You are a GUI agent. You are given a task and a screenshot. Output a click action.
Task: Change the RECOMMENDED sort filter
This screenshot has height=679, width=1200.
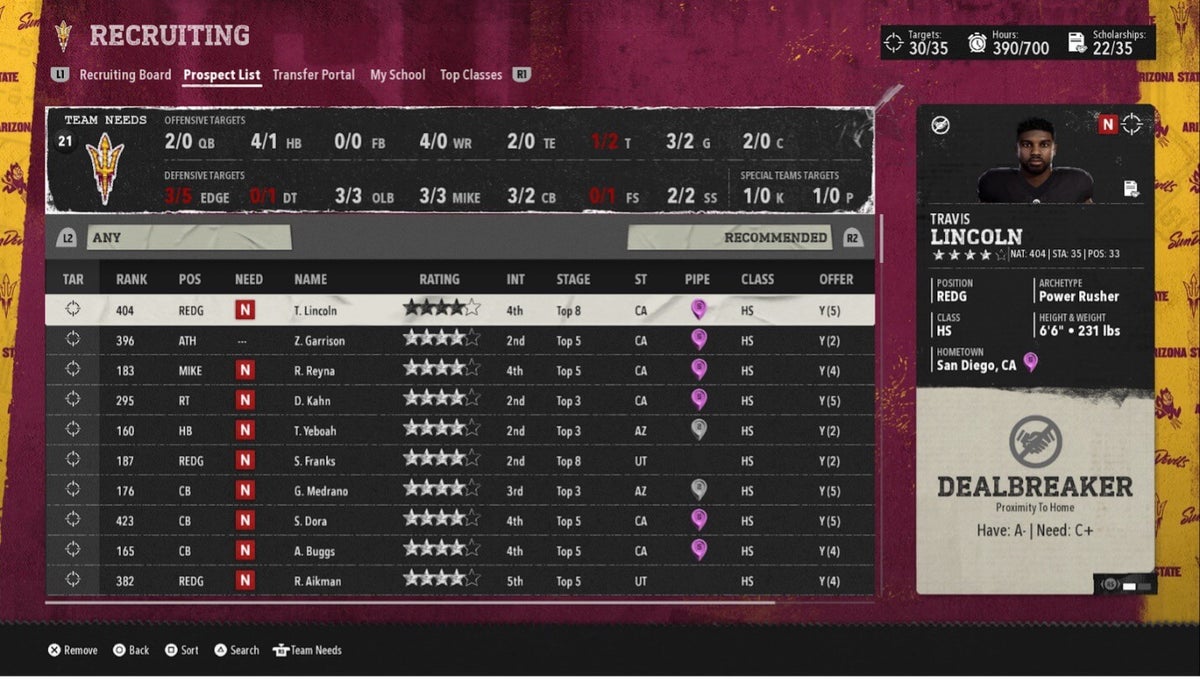tap(729, 238)
